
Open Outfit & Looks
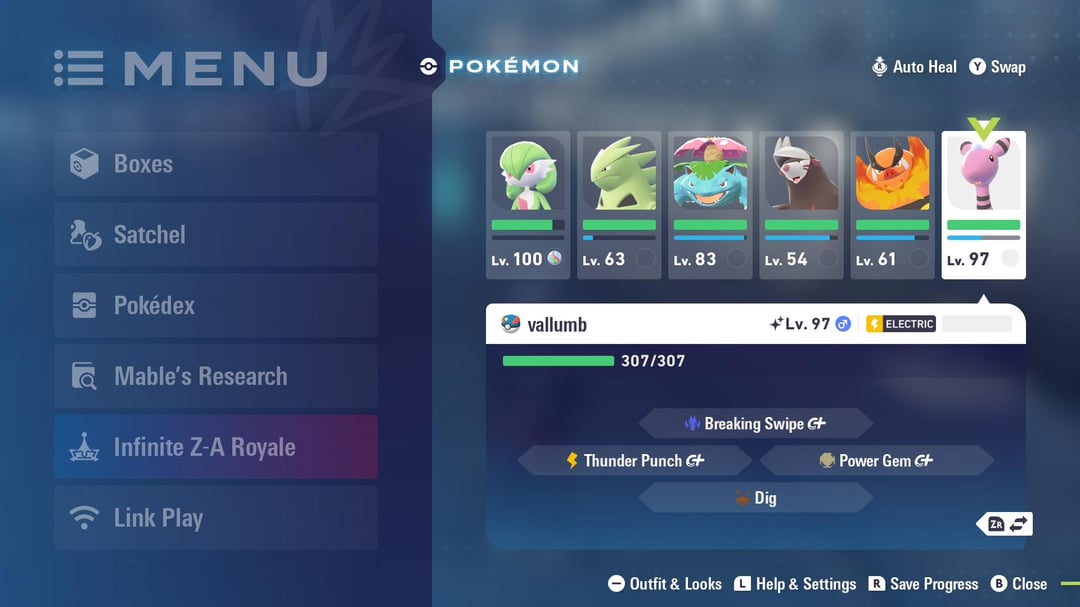point(665,584)
